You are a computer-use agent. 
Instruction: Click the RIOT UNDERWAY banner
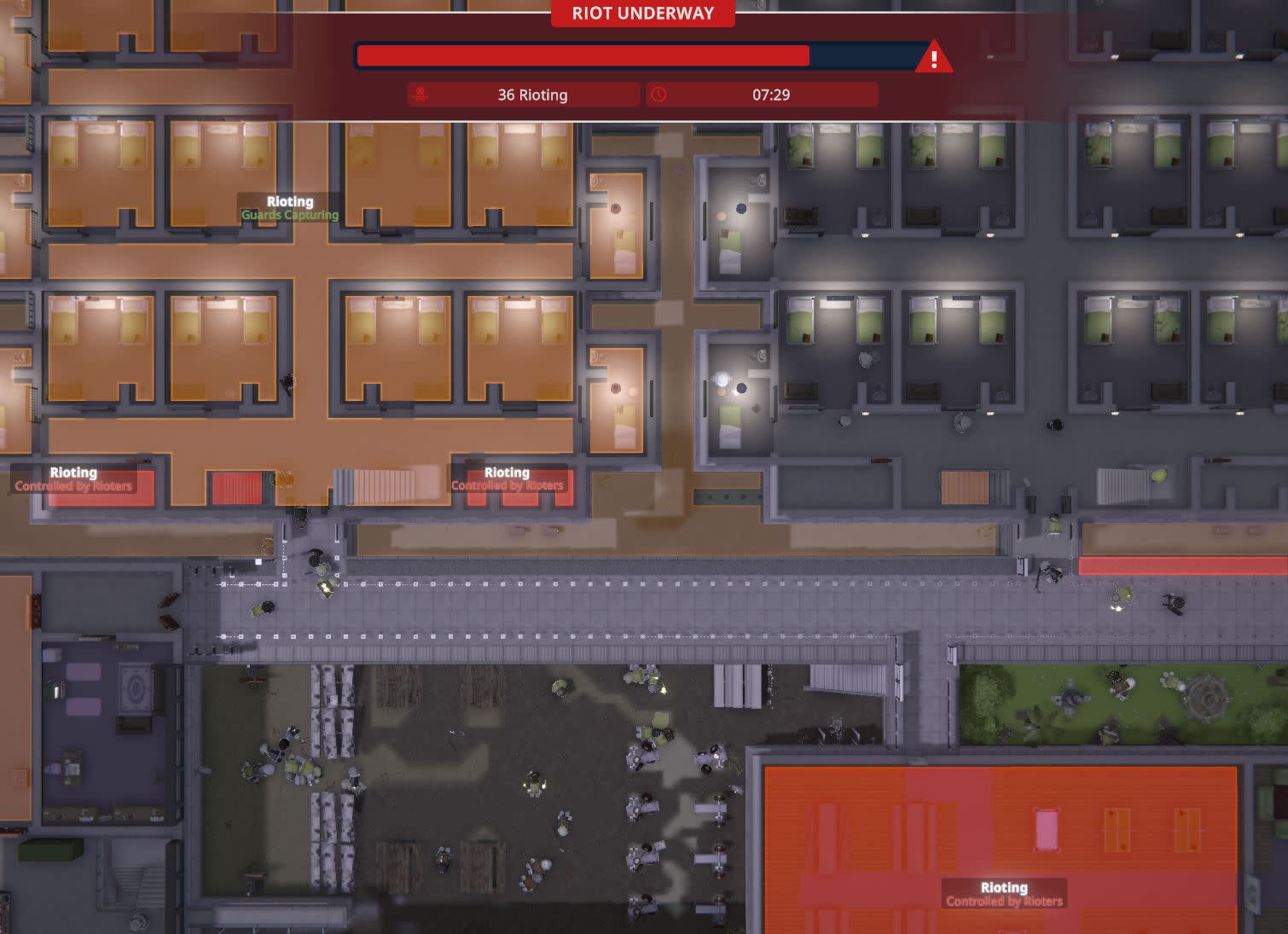[643, 14]
